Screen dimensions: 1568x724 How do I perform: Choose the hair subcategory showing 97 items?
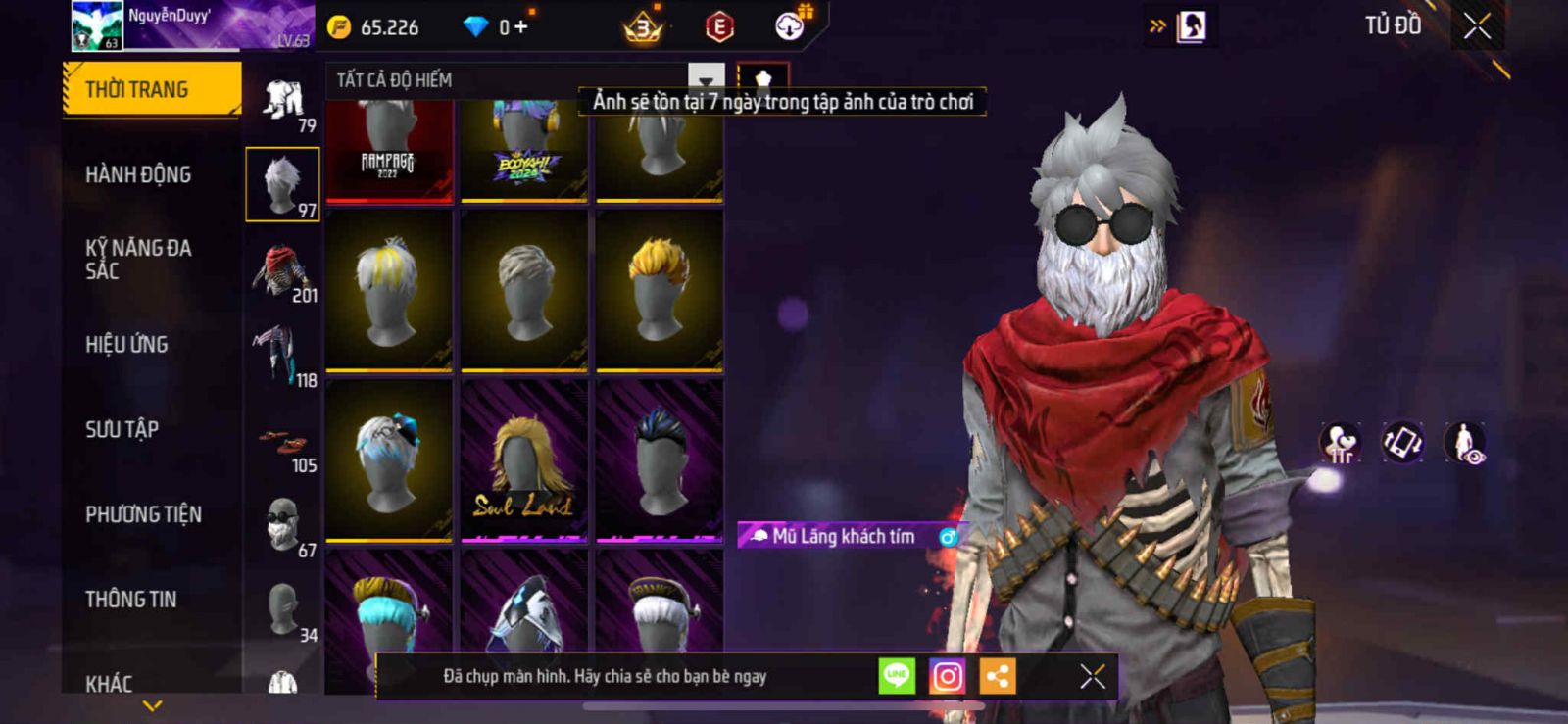tap(282, 184)
